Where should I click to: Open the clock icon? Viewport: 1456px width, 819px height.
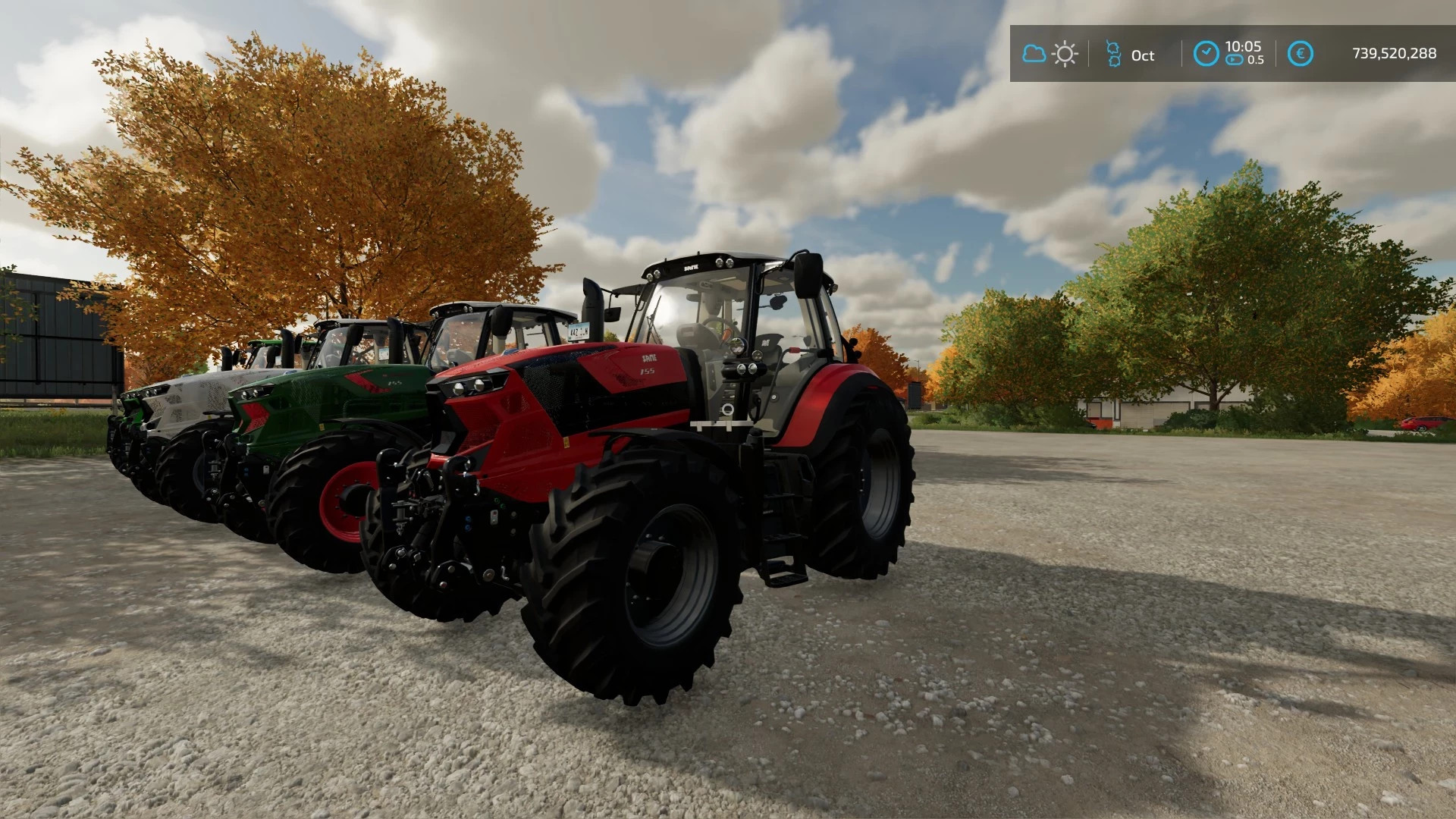click(x=1208, y=53)
